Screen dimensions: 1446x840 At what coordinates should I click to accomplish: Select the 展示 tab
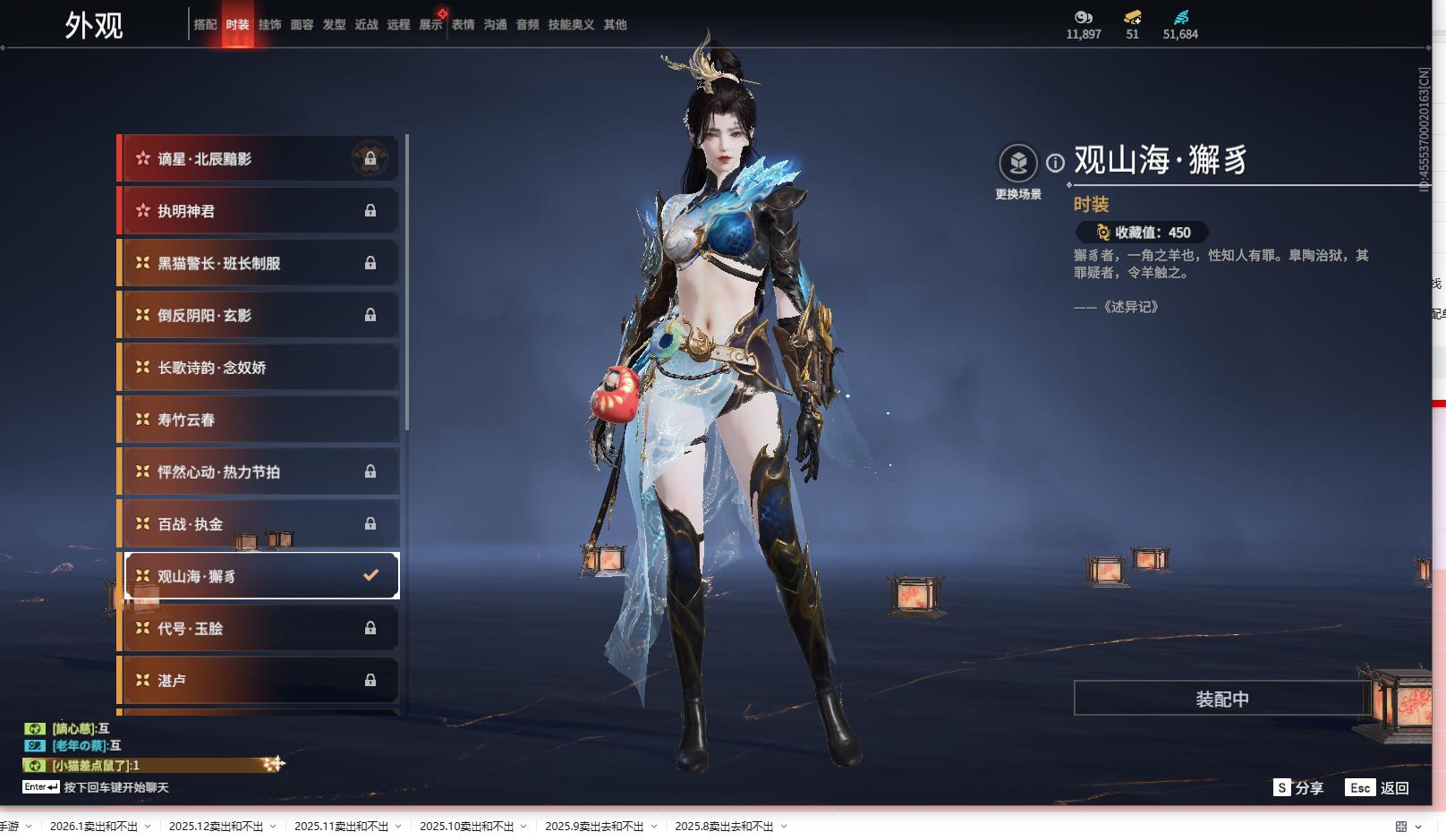click(x=430, y=25)
